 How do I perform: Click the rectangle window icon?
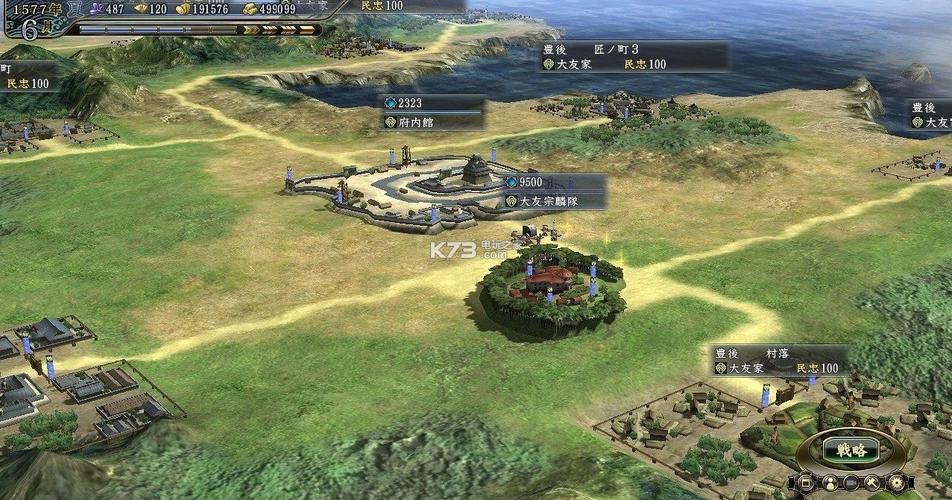pyautogui.click(x=805, y=483)
